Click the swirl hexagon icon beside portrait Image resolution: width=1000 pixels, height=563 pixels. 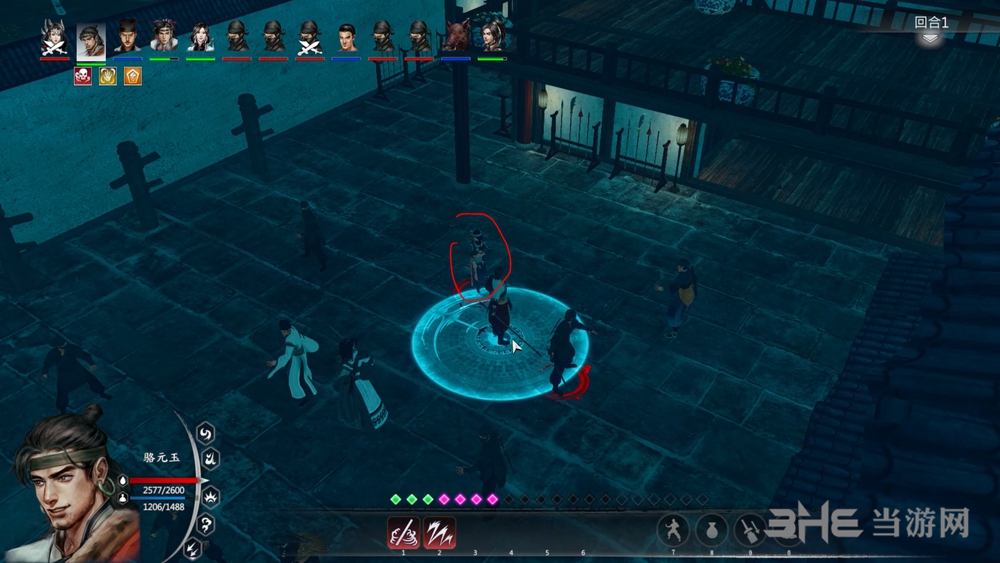[x=206, y=433]
